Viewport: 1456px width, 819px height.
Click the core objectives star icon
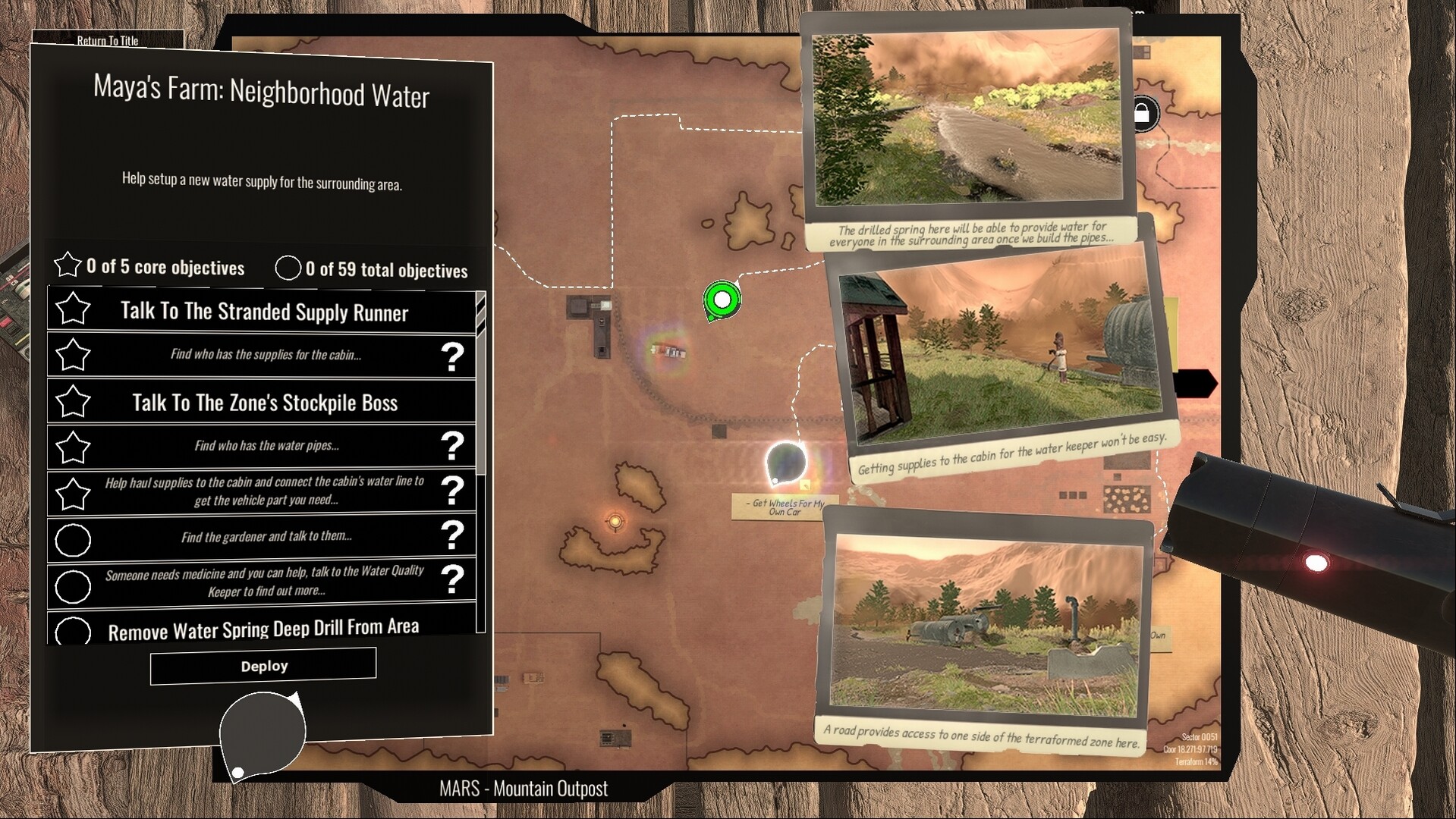point(68,265)
